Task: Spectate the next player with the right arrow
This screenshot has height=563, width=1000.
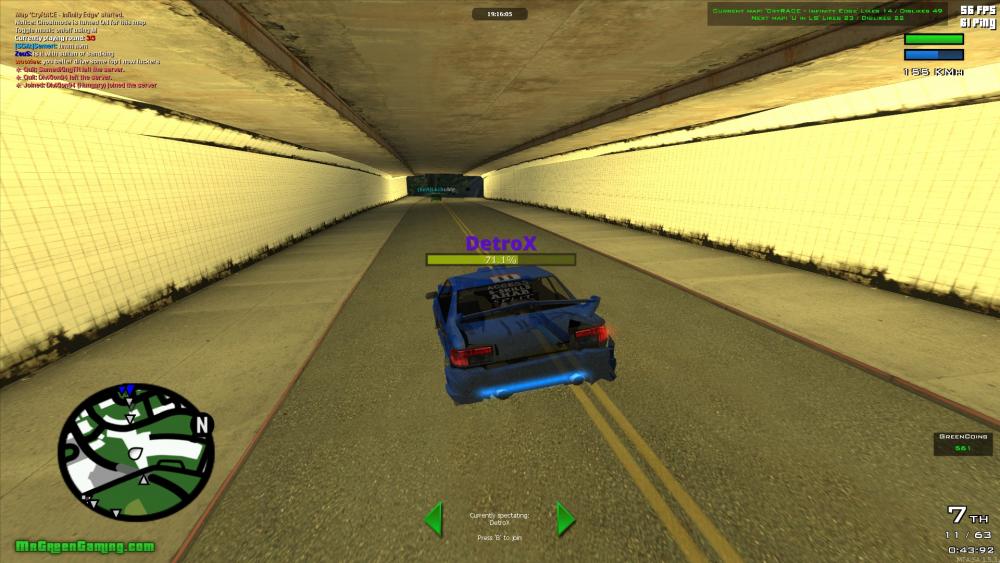Action: point(565,519)
